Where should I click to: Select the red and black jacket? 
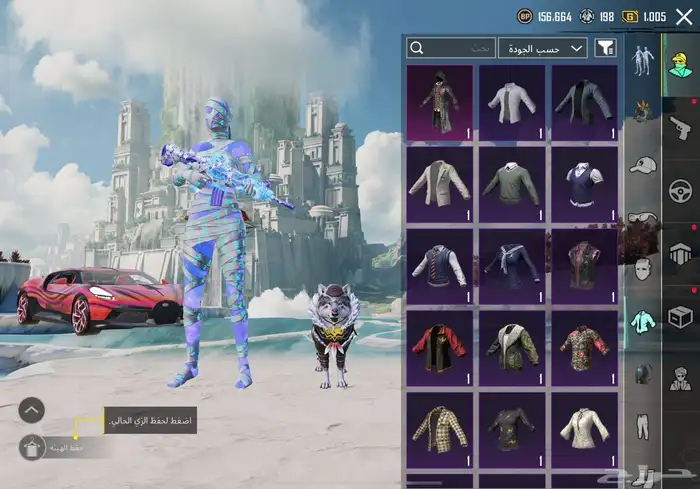click(440, 348)
